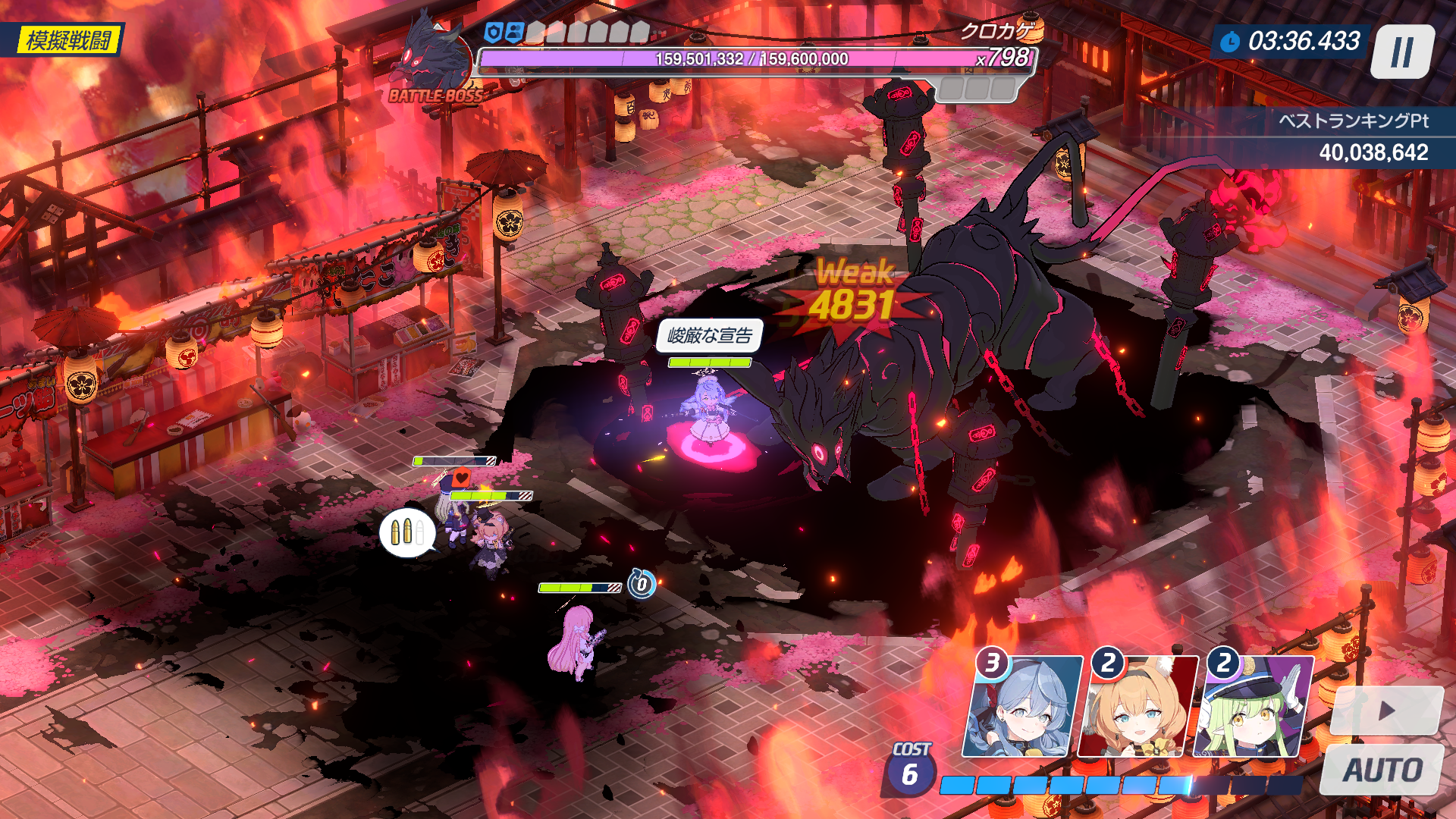
Task: Use the blue-haired student's cost 3 skill
Action: 1021,707
